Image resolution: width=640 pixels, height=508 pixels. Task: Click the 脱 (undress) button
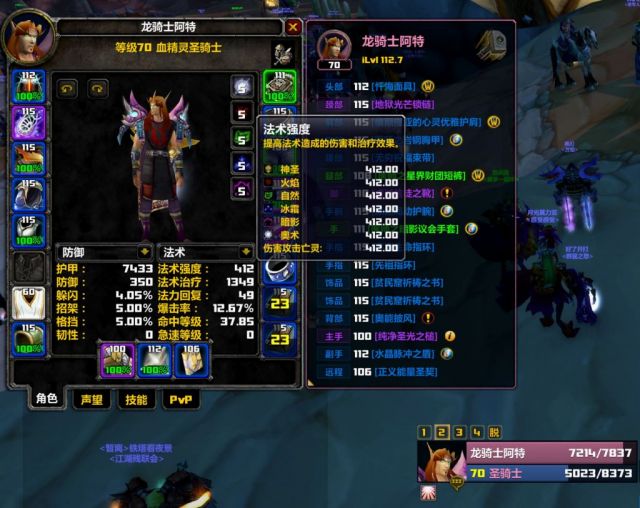tap(493, 432)
